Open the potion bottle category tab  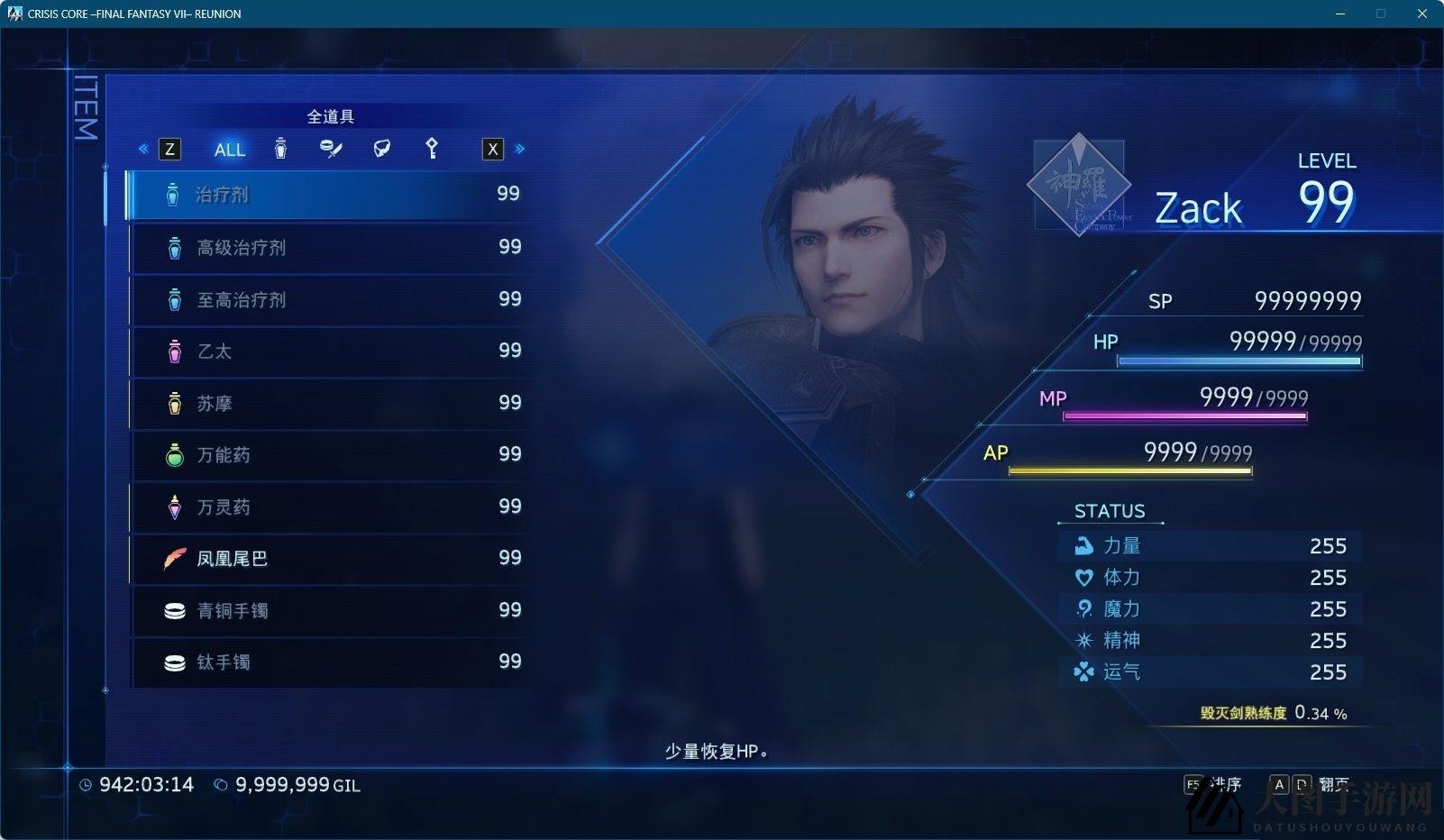pyautogui.click(x=280, y=149)
